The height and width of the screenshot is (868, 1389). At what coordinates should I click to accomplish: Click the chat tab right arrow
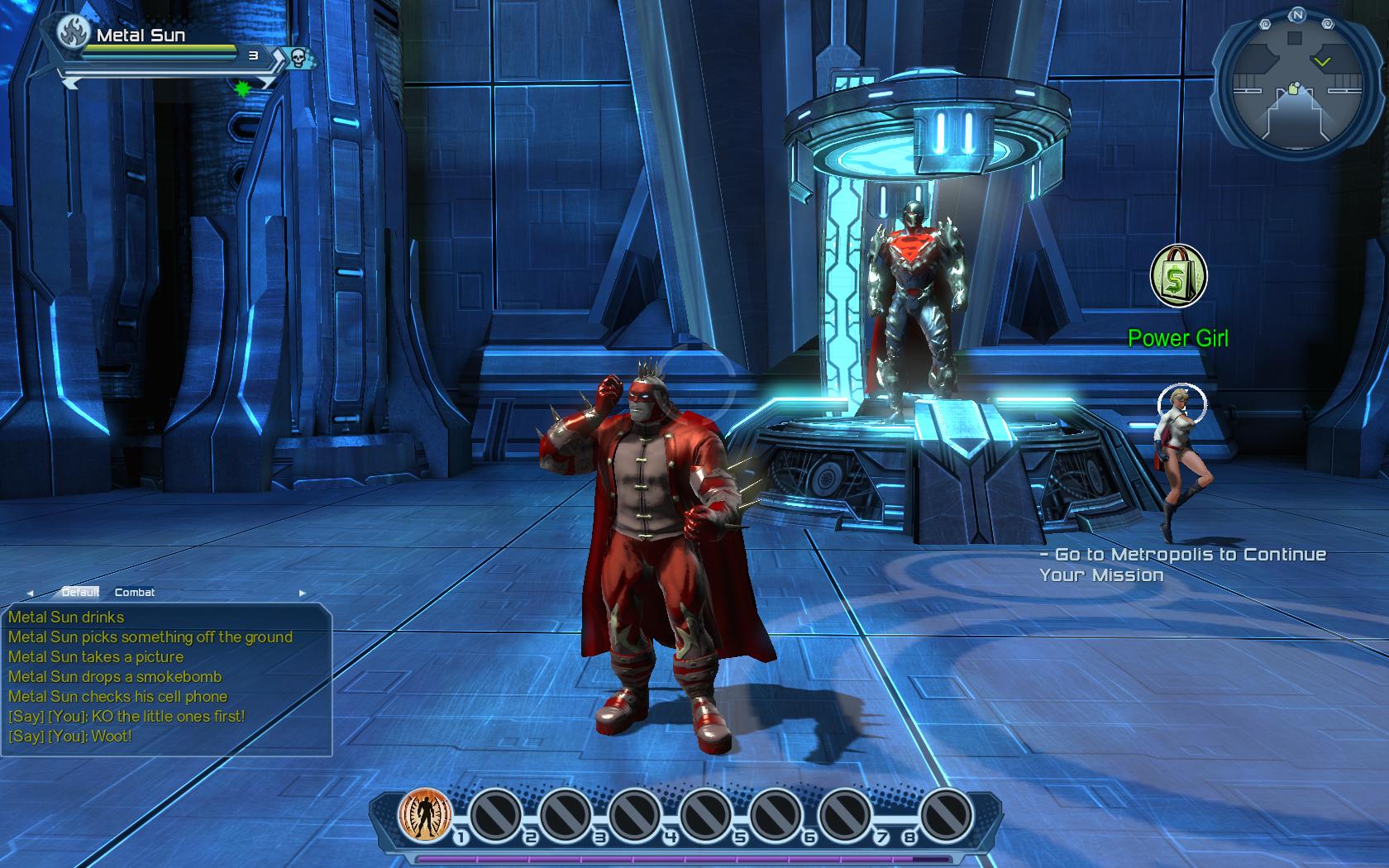click(302, 593)
